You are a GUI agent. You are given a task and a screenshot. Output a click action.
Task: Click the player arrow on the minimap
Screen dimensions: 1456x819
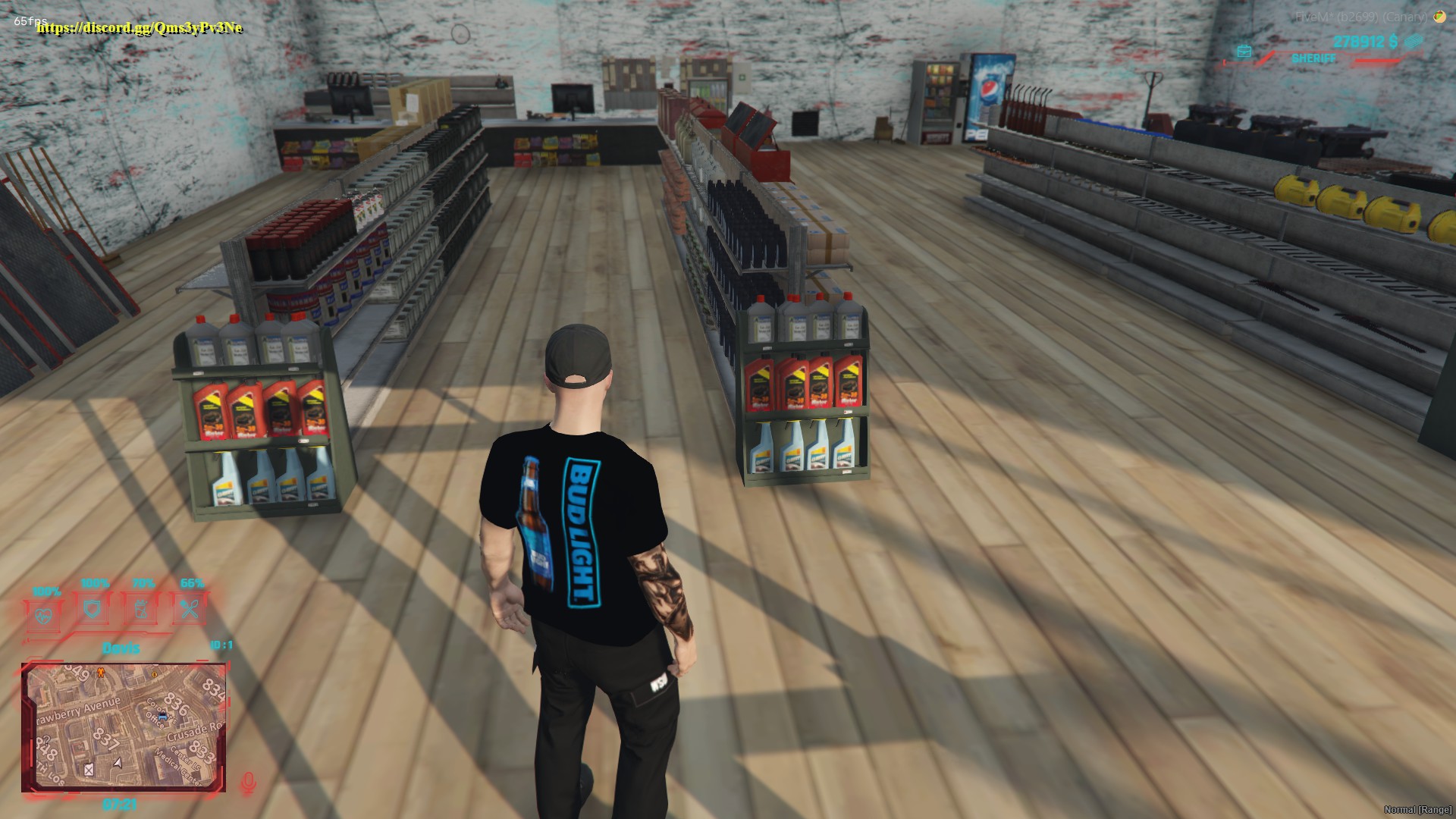coord(118,763)
